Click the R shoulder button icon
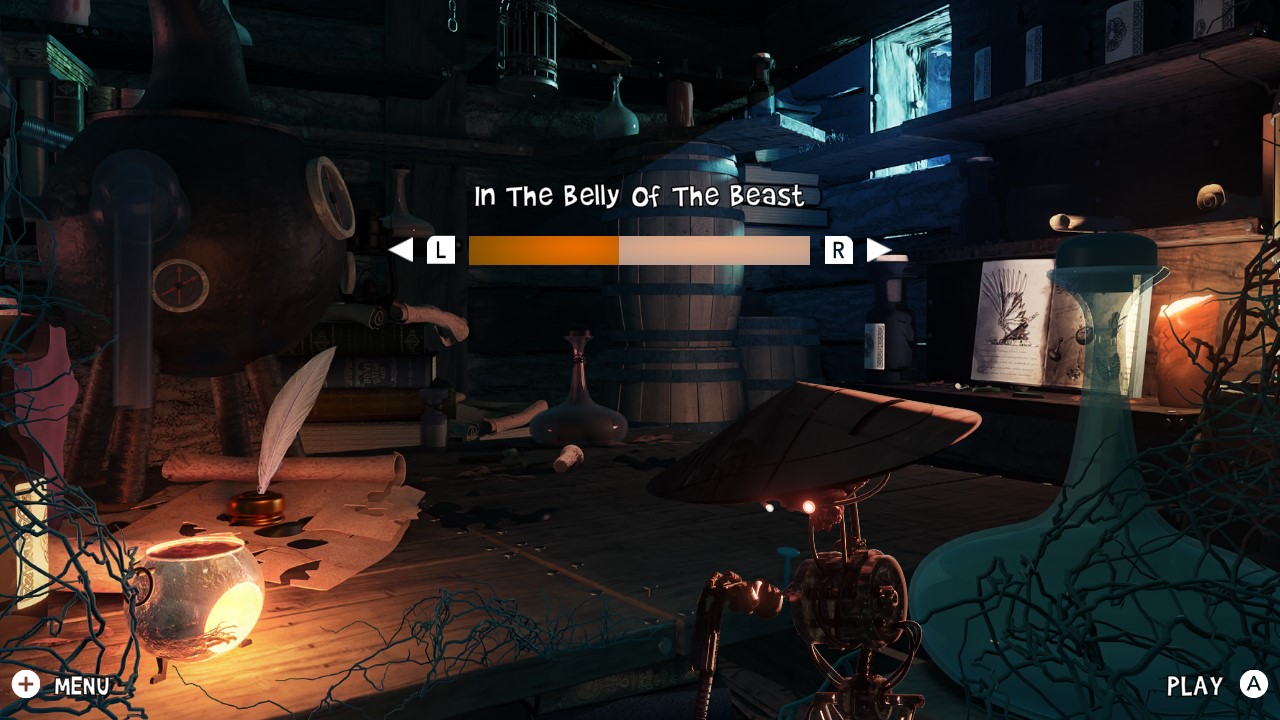This screenshot has width=1280, height=720. point(840,249)
